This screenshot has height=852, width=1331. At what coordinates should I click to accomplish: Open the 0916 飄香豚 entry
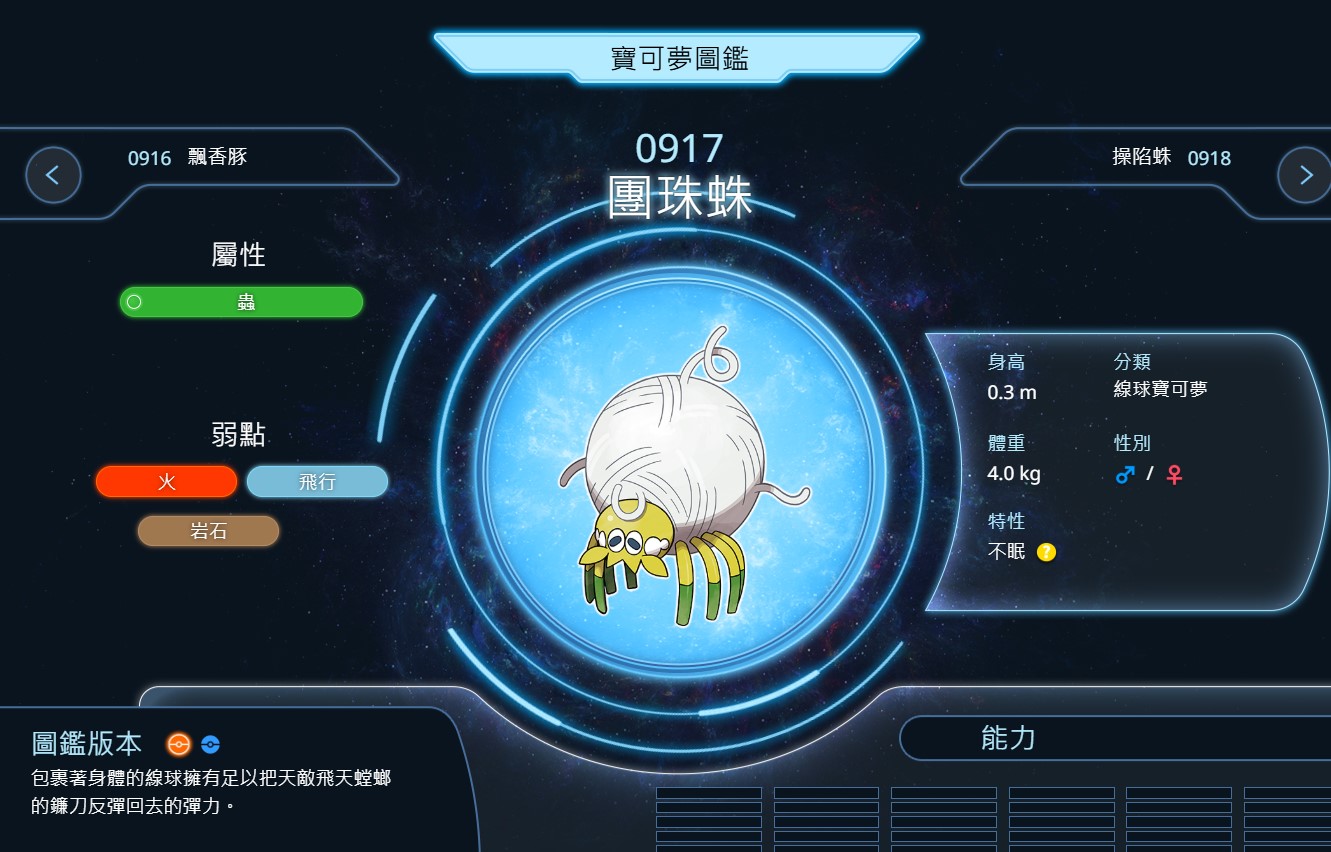point(188,157)
